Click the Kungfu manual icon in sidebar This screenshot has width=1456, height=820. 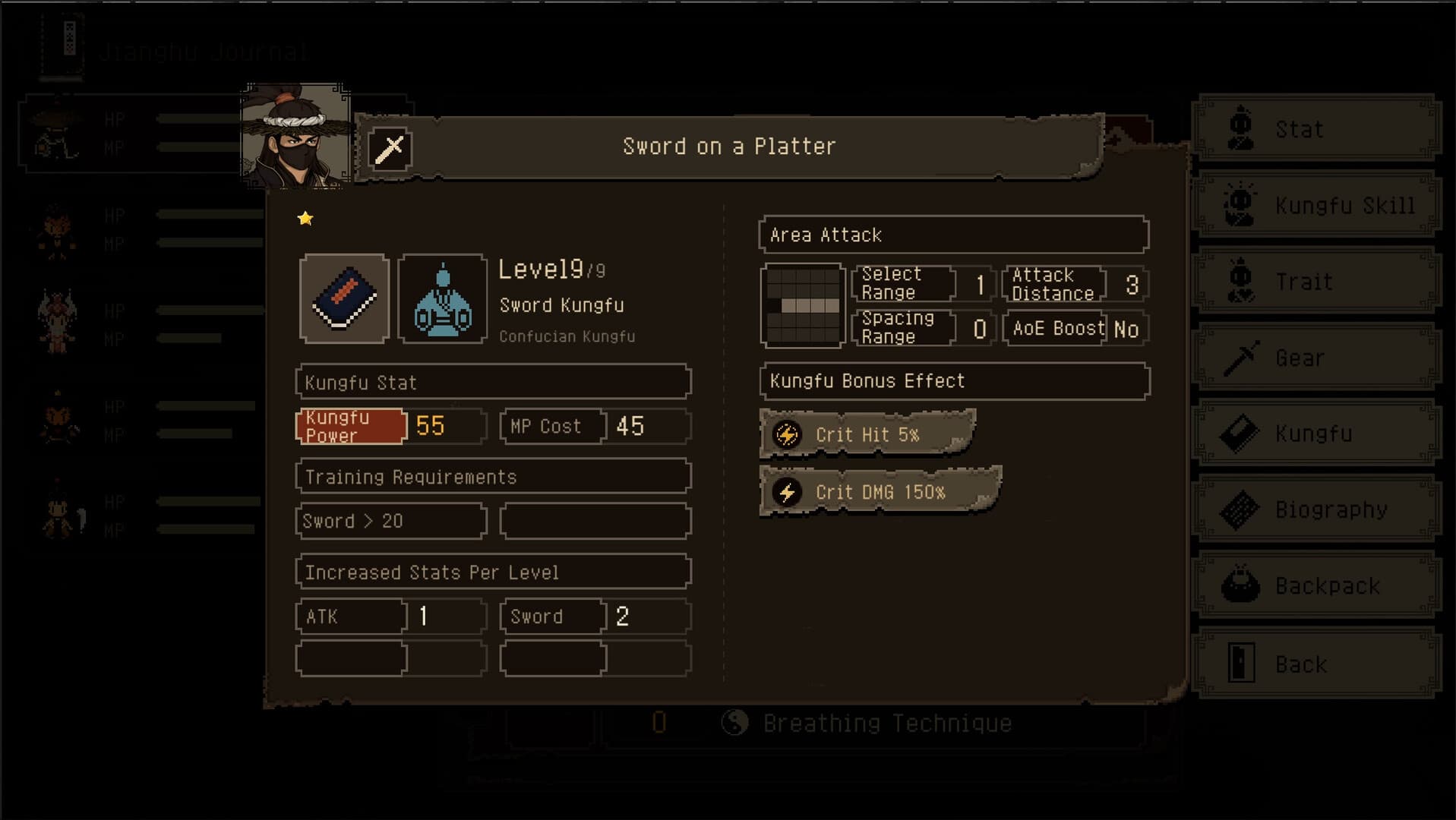(1240, 433)
